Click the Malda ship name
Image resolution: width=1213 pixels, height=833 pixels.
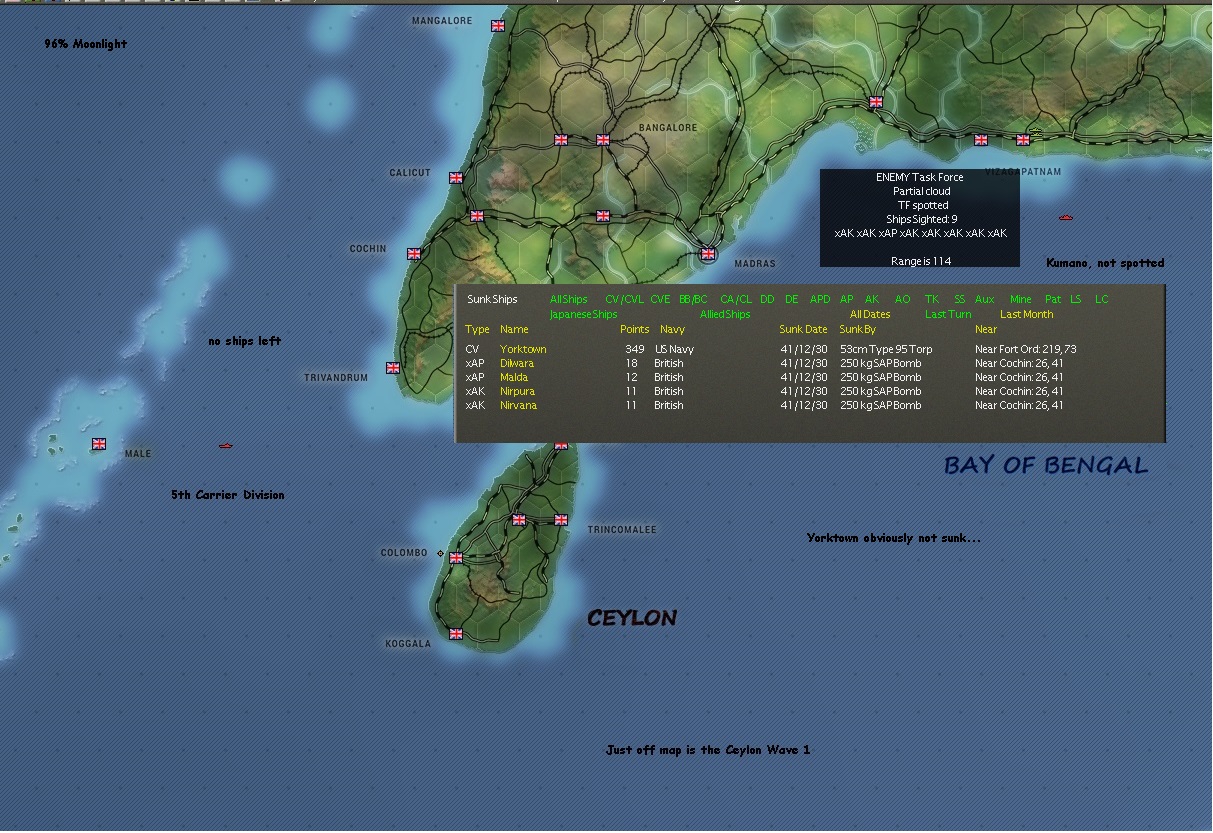514,377
